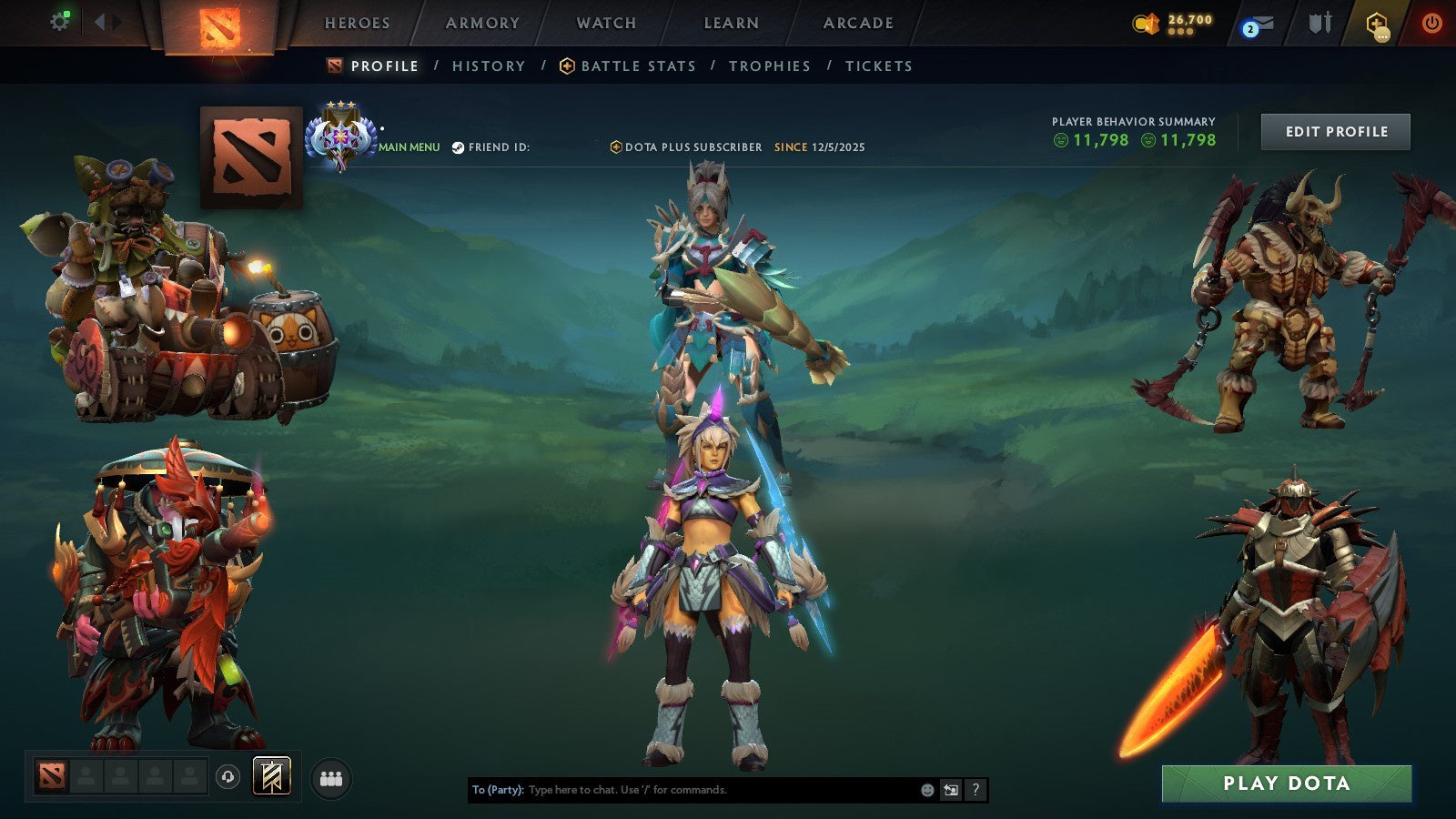Switch to the HISTORY tab
1456x819 pixels.
click(488, 66)
